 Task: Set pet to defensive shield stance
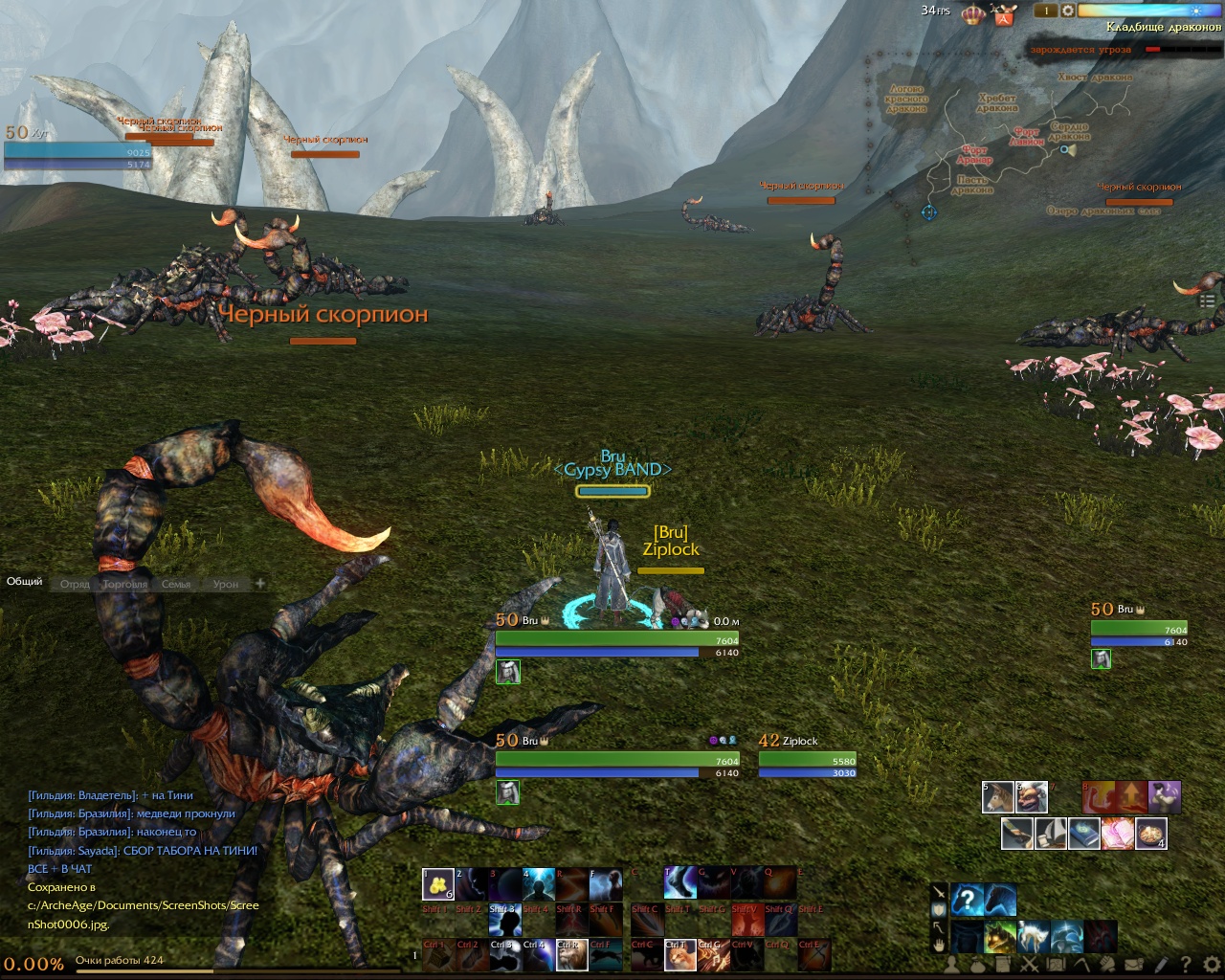click(x=939, y=909)
